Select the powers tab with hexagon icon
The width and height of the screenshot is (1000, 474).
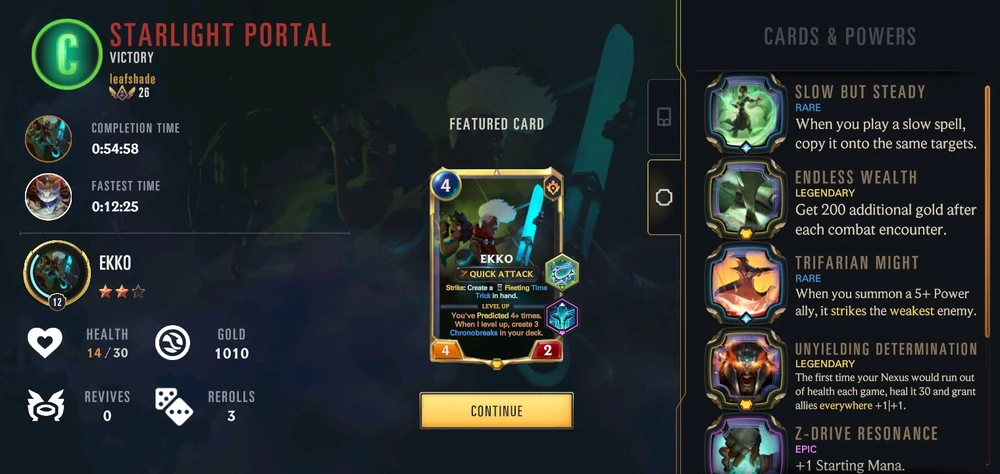(x=663, y=197)
